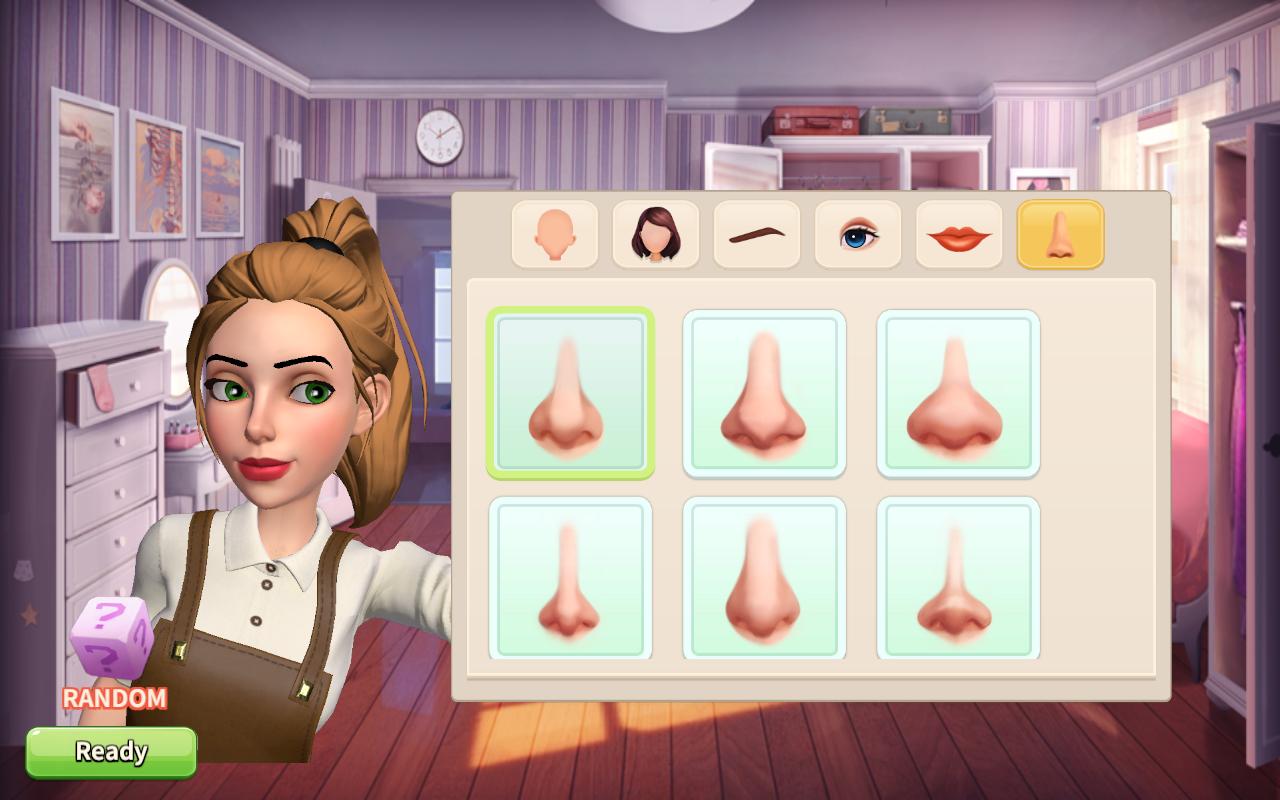This screenshot has height=800, width=1280.
Task: Open the hair tab showing brunette style
Action: coord(656,233)
